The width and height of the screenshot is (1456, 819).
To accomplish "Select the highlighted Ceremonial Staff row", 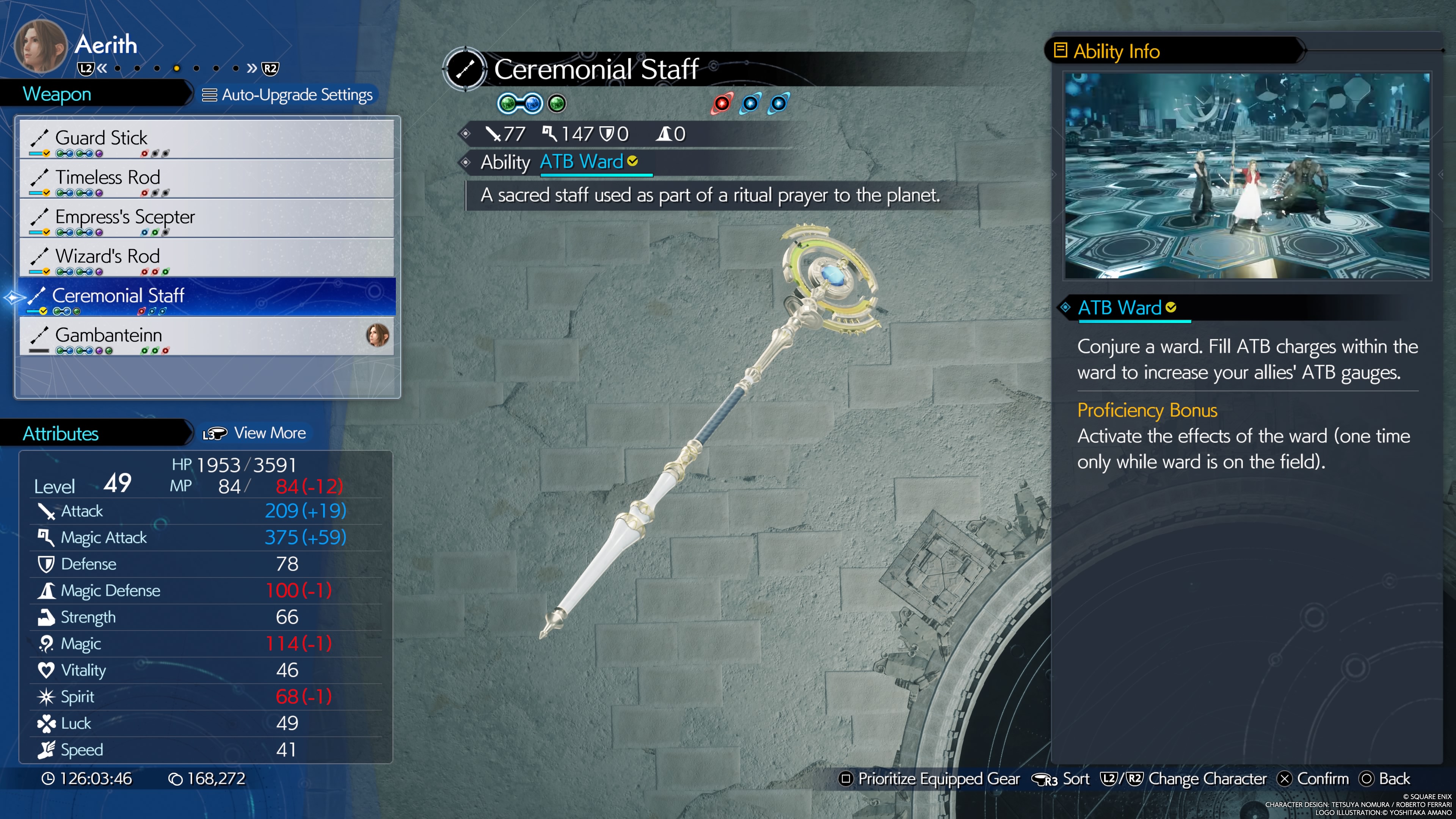I will coord(206,297).
